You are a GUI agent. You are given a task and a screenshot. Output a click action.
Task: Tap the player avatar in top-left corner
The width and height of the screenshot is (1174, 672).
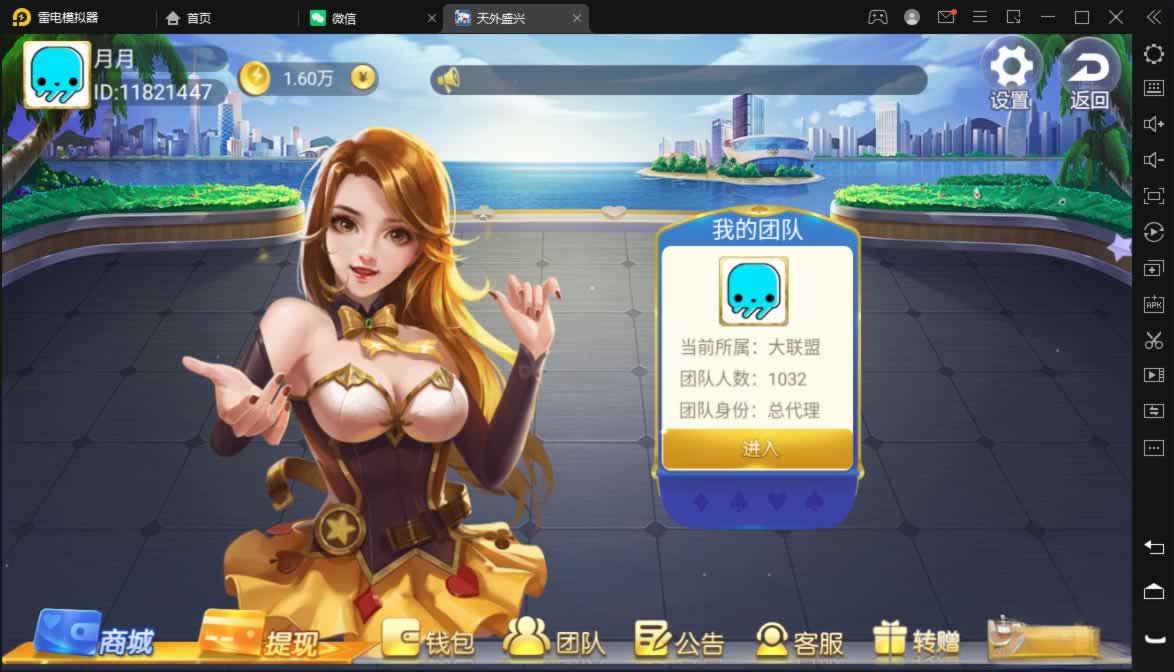pyautogui.click(x=56, y=76)
